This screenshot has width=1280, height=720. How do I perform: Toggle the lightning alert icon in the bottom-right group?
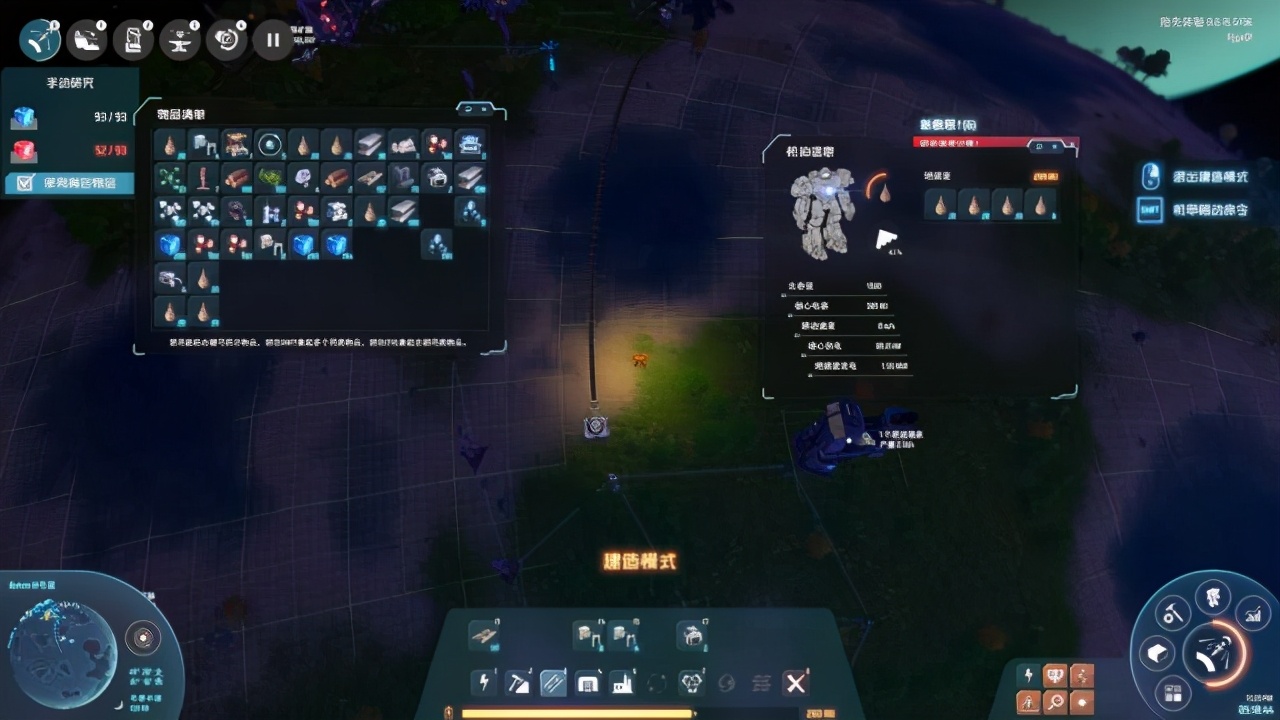(x=1028, y=673)
